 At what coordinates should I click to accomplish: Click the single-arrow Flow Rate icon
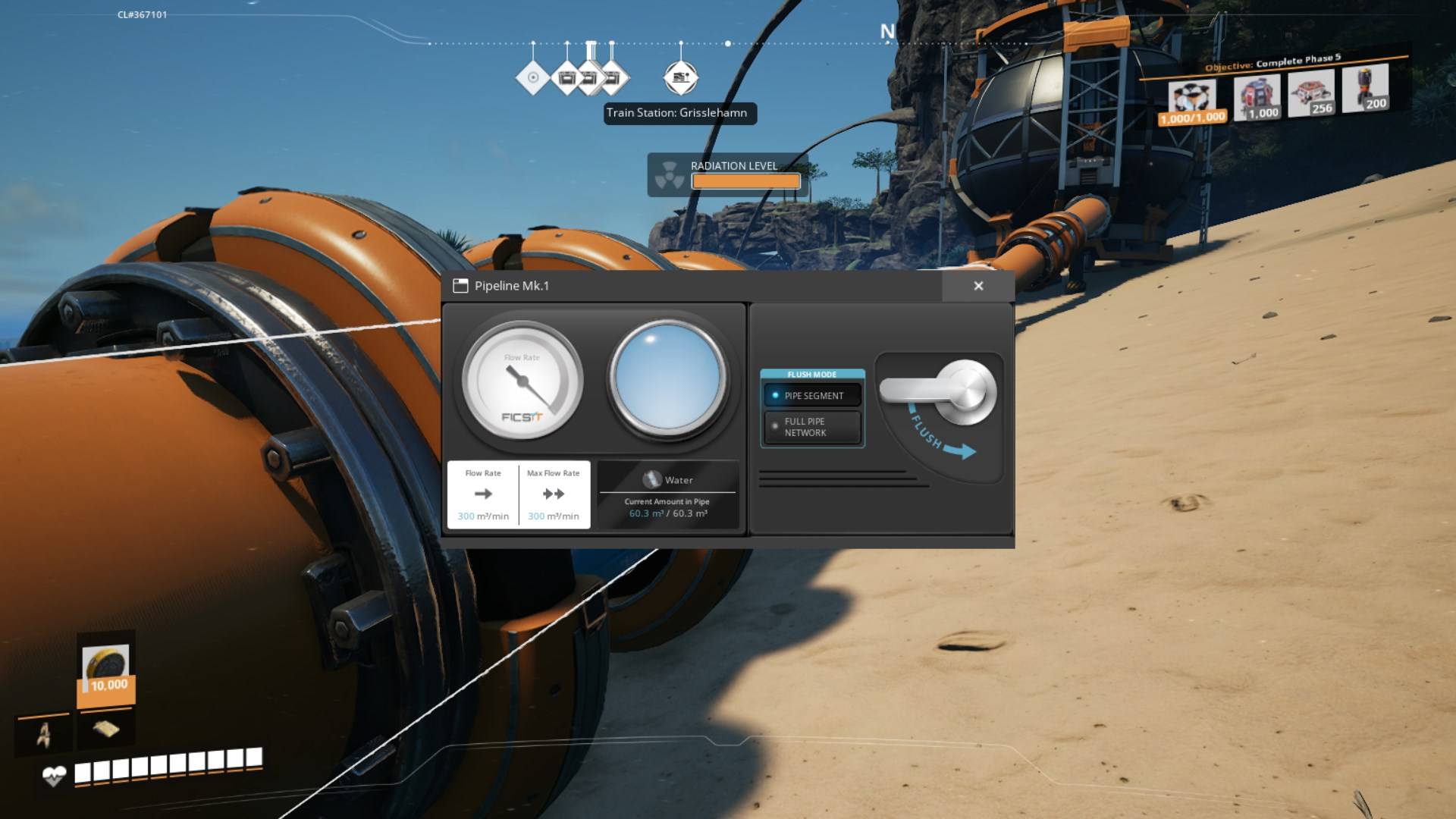[x=483, y=494]
